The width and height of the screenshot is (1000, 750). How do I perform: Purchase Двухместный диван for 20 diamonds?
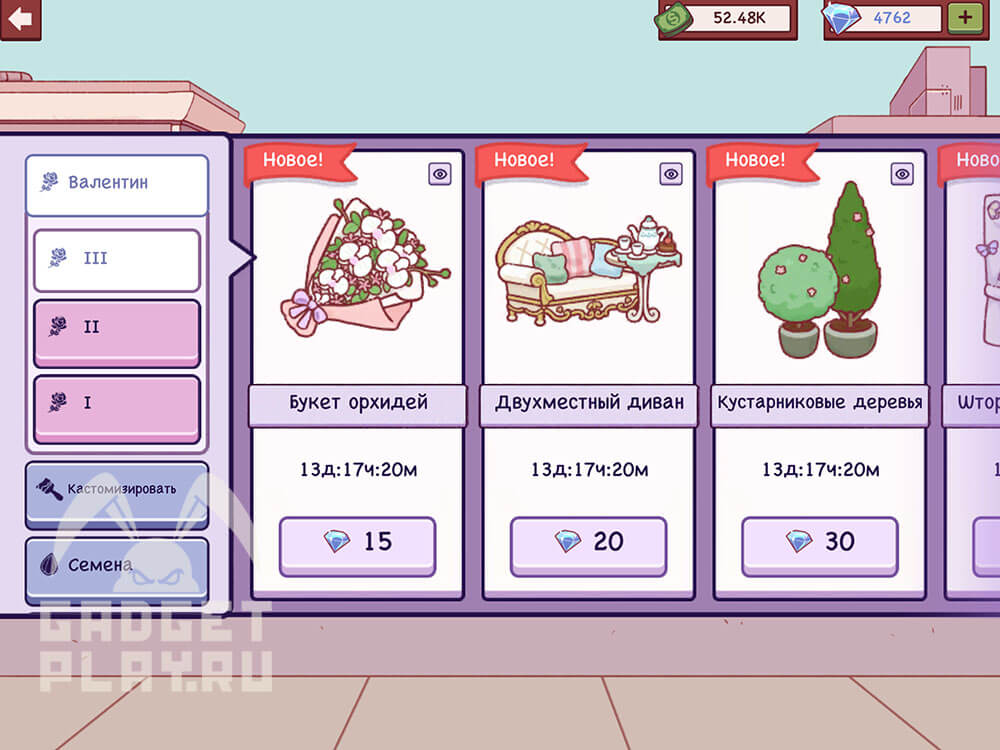(588, 543)
